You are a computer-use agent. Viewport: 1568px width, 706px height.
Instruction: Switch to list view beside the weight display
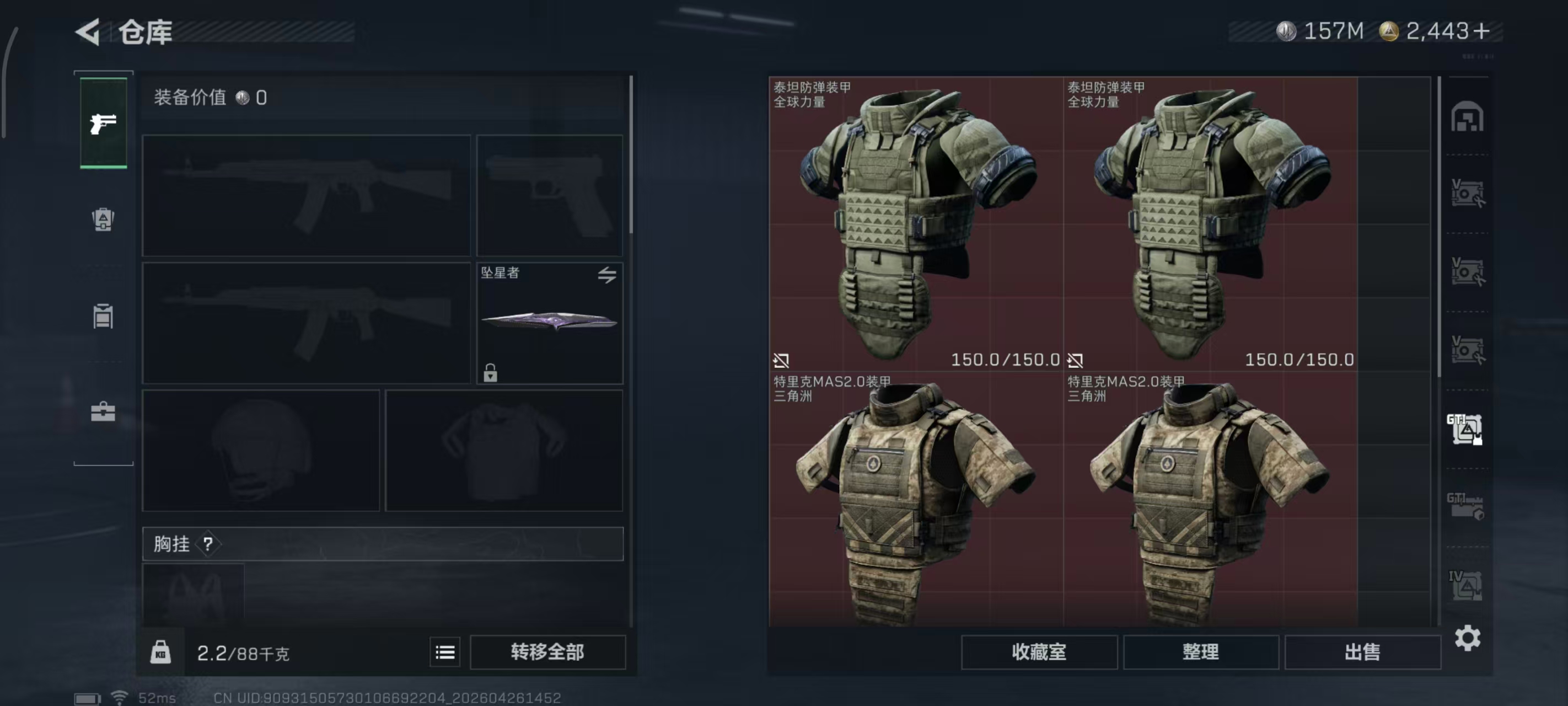coord(445,652)
